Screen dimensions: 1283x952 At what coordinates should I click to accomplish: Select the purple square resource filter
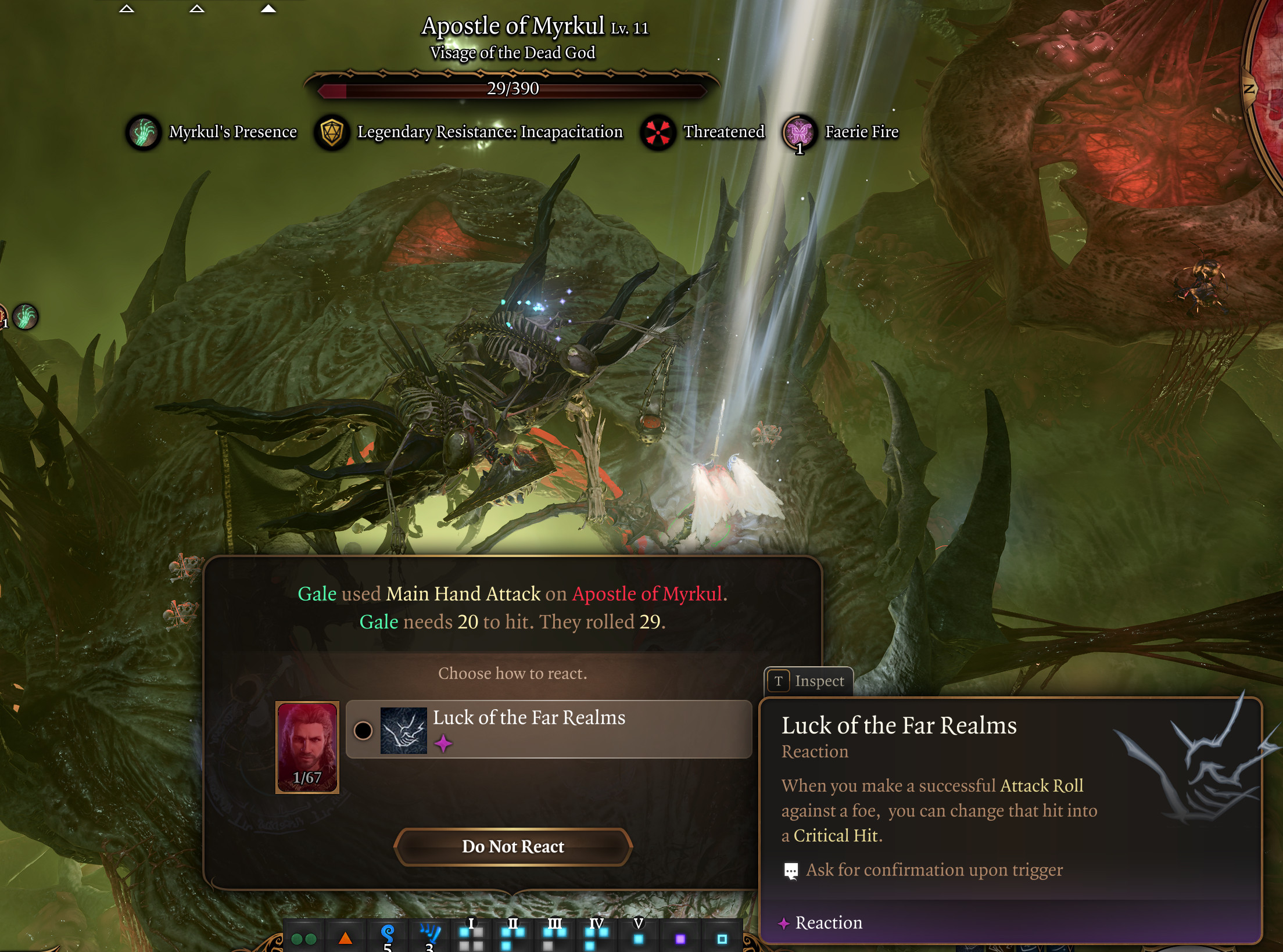click(680, 939)
